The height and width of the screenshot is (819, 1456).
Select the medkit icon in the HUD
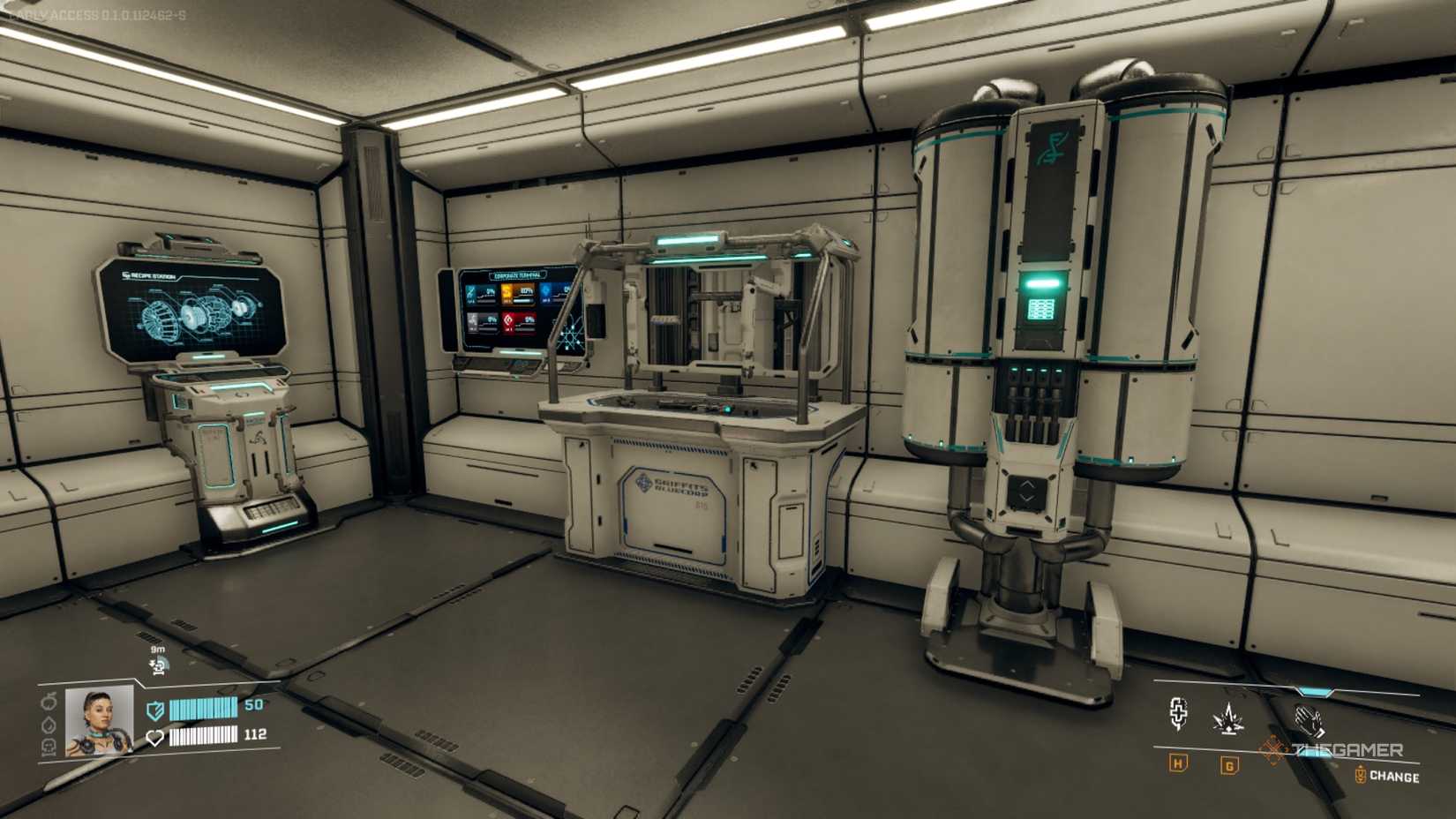click(1178, 714)
